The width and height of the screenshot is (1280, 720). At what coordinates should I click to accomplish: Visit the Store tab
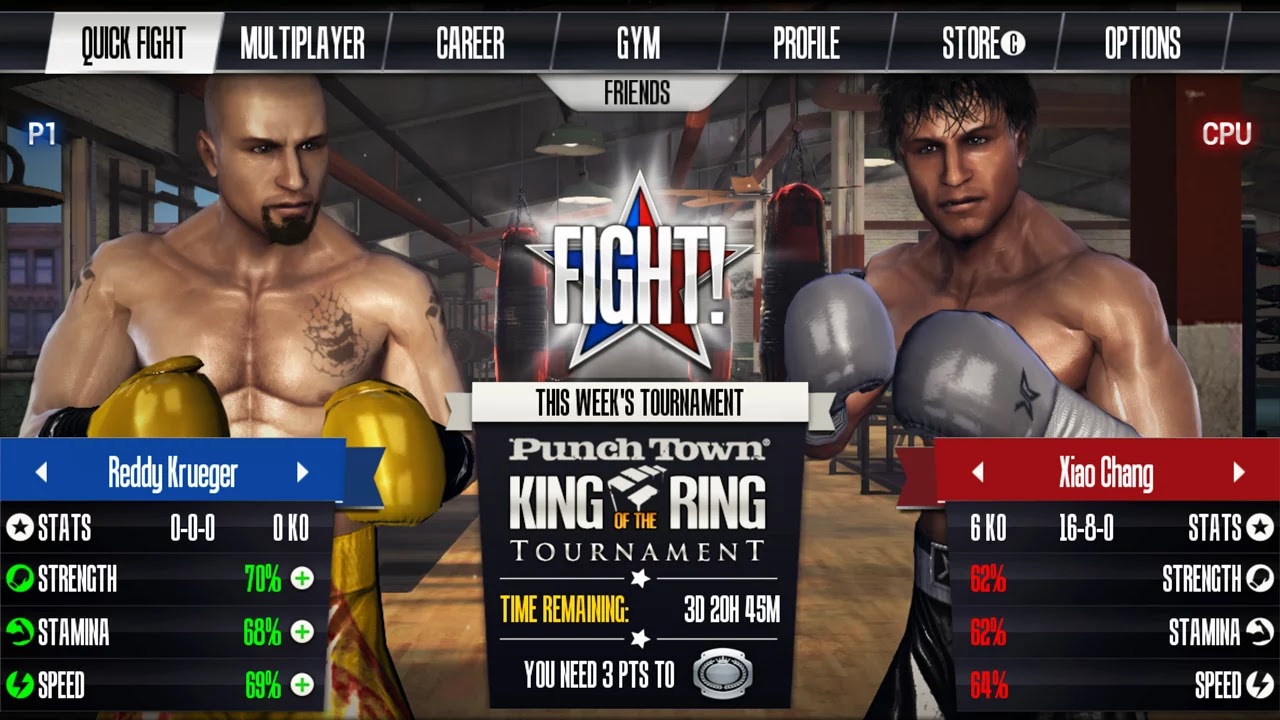coord(983,43)
